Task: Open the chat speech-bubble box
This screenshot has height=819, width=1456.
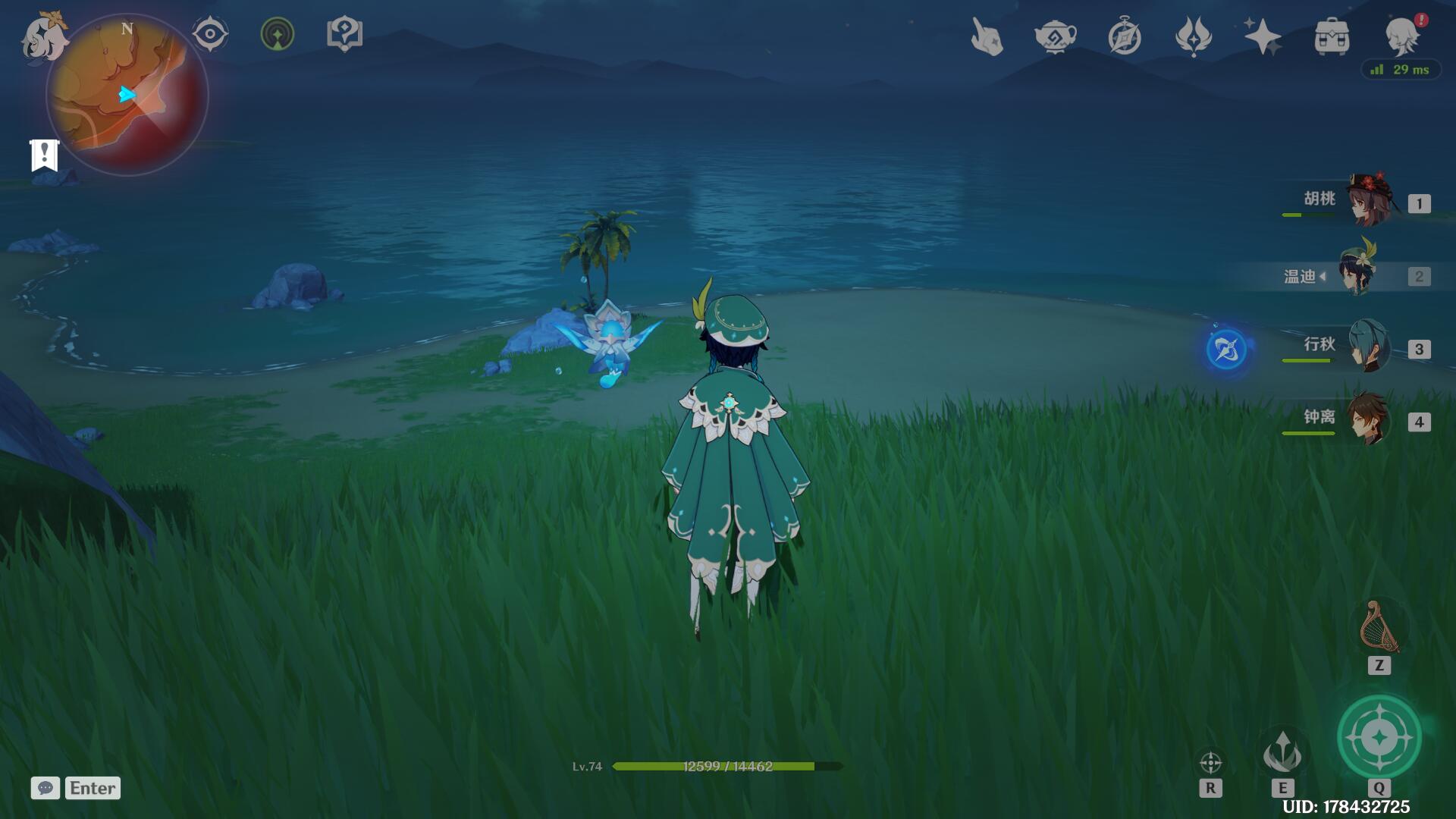Action: point(45,788)
